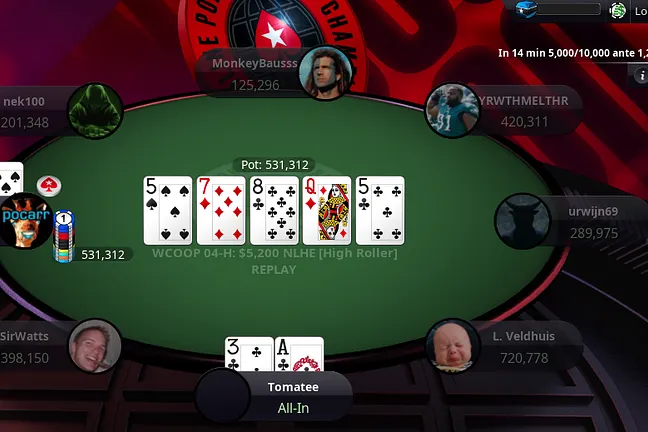This screenshot has height=432, width=648.
Task: Click YRWTHMELTHR's player avatar
Action: [449, 110]
